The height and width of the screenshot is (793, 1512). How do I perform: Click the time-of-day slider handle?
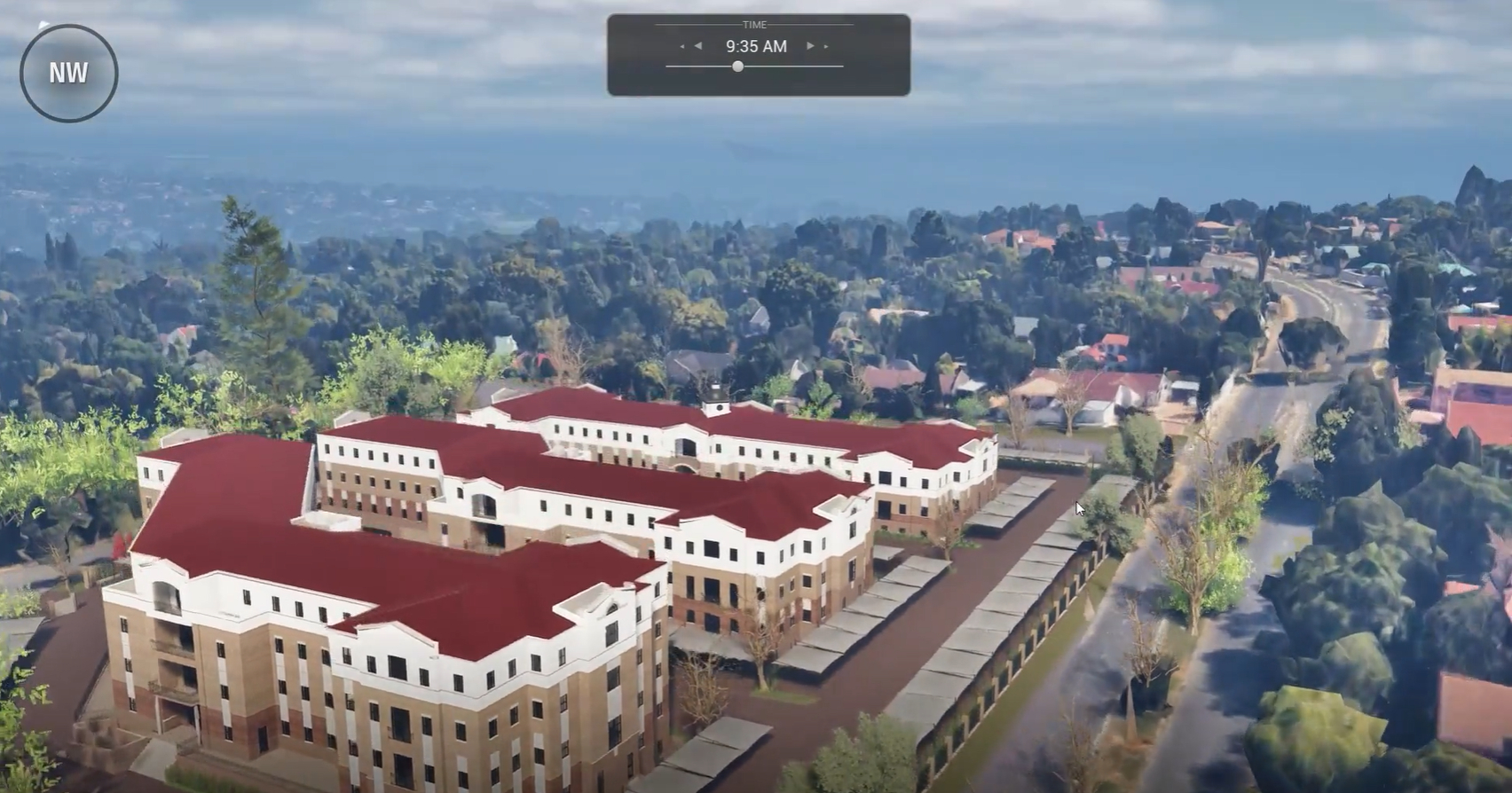[737, 67]
